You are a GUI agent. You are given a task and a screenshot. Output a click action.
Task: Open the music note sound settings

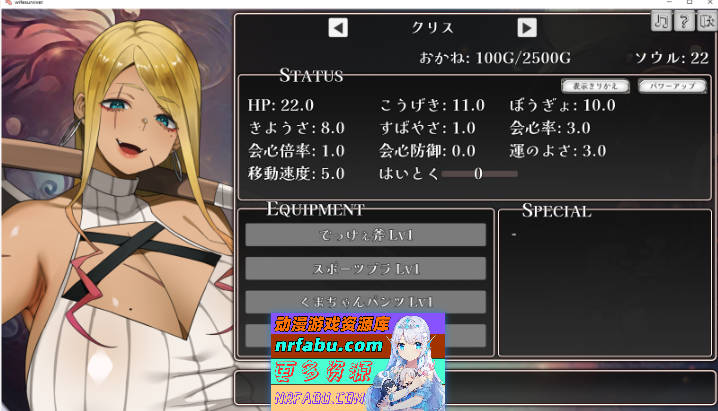662,23
